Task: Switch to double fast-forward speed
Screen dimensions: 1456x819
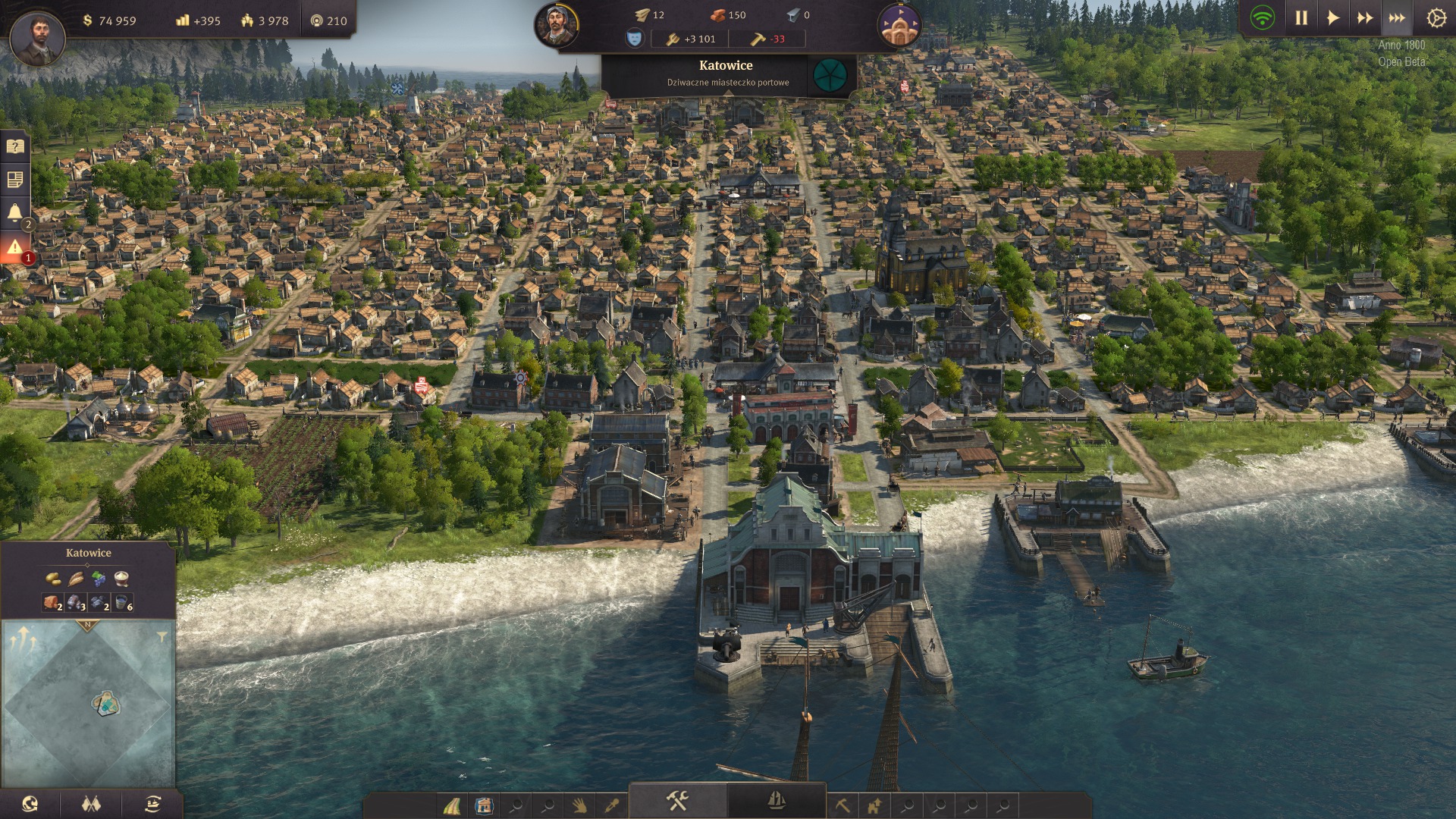Action: (x=1365, y=18)
